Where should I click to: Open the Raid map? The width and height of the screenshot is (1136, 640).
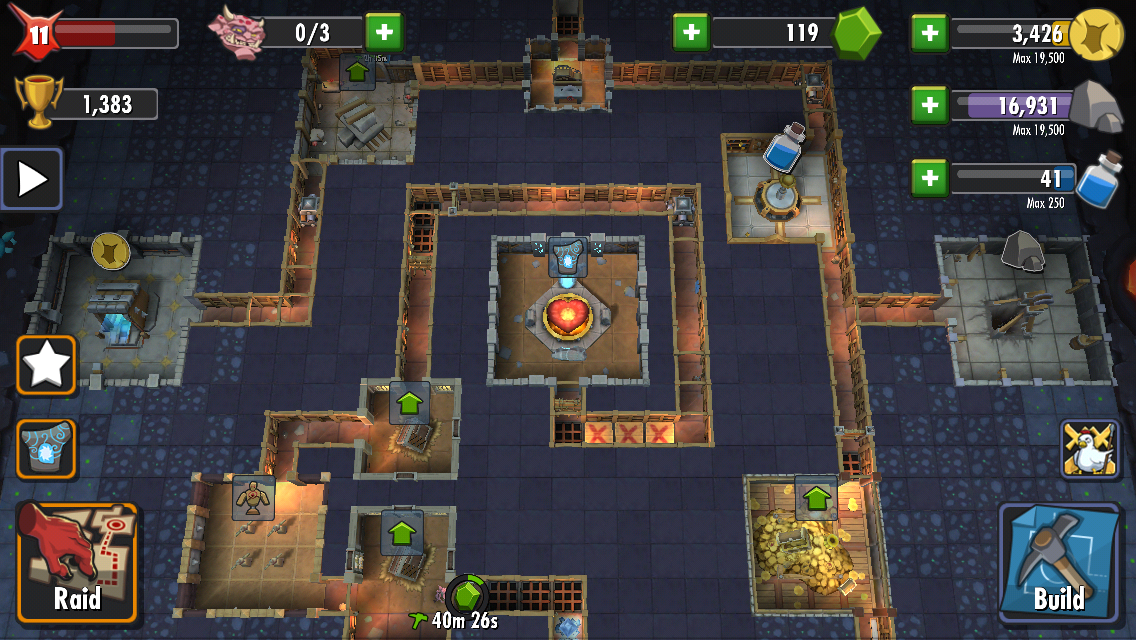coord(76,563)
